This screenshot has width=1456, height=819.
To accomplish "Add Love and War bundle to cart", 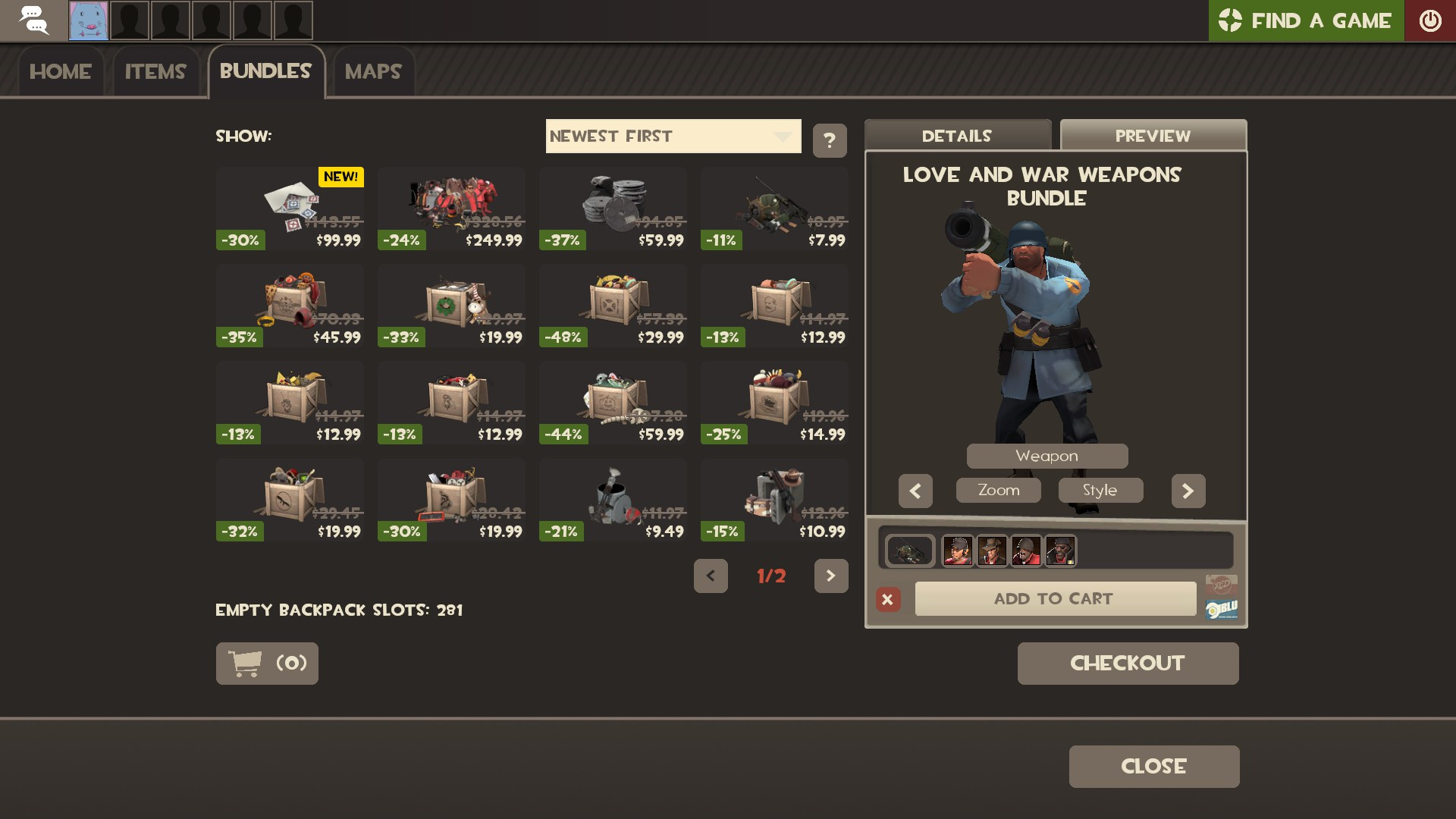I will (1055, 598).
